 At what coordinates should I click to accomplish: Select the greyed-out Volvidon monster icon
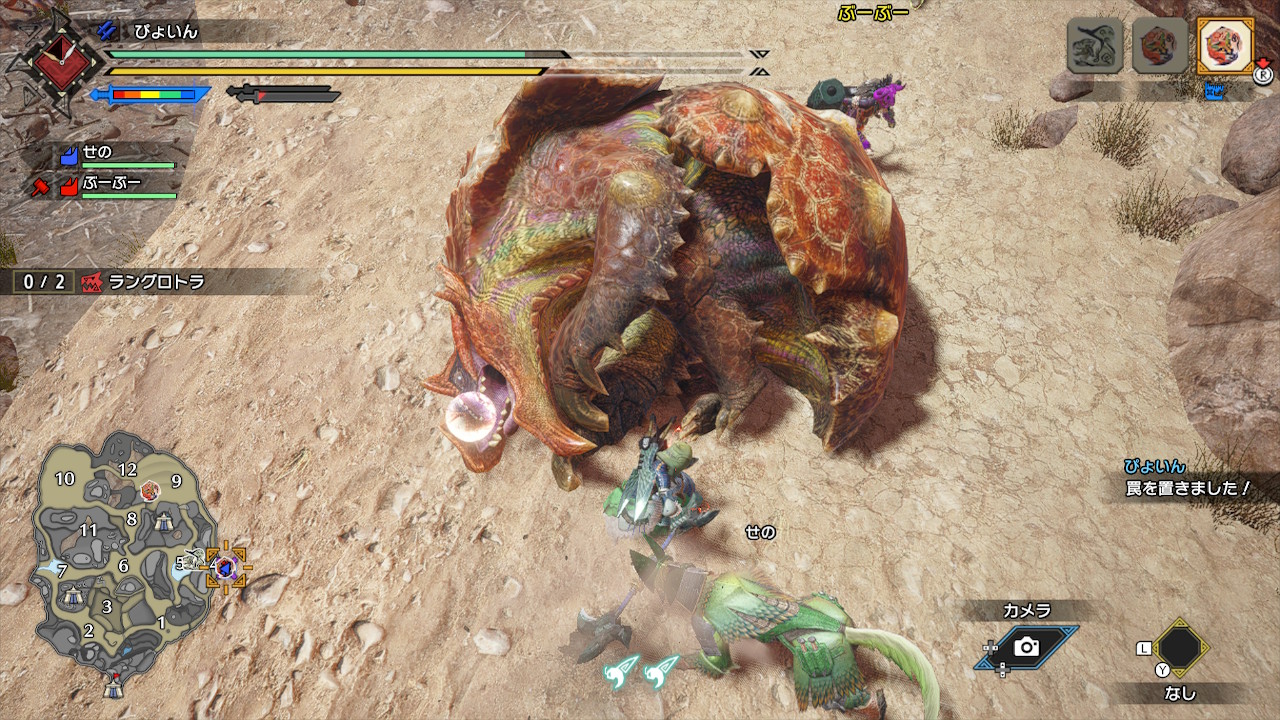click(1159, 45)
